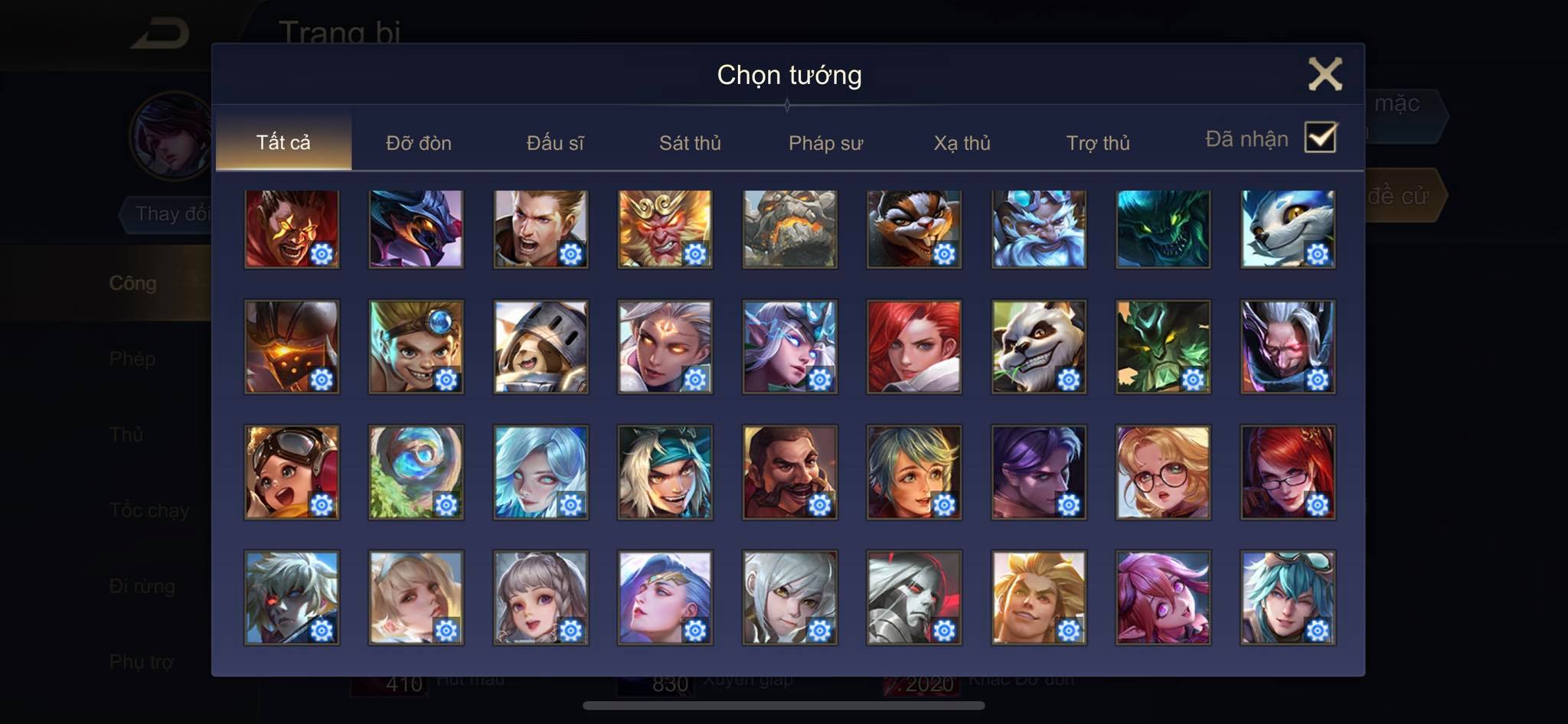Choose the dark green horned monster portrait

[x=1163, y=229]
